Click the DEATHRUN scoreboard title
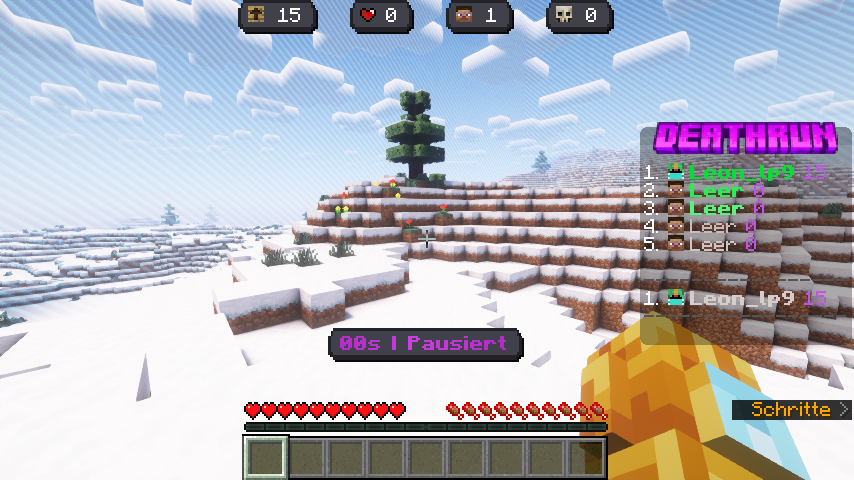The image size is (854, 480). 745,137
